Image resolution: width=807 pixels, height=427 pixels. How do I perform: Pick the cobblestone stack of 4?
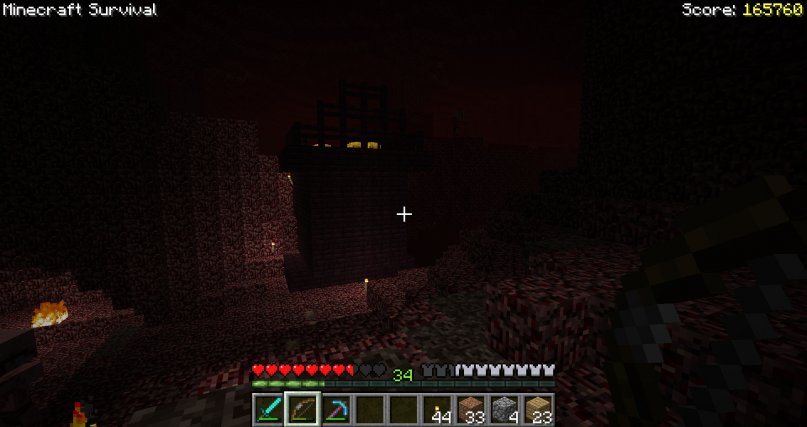coord(505,410)
